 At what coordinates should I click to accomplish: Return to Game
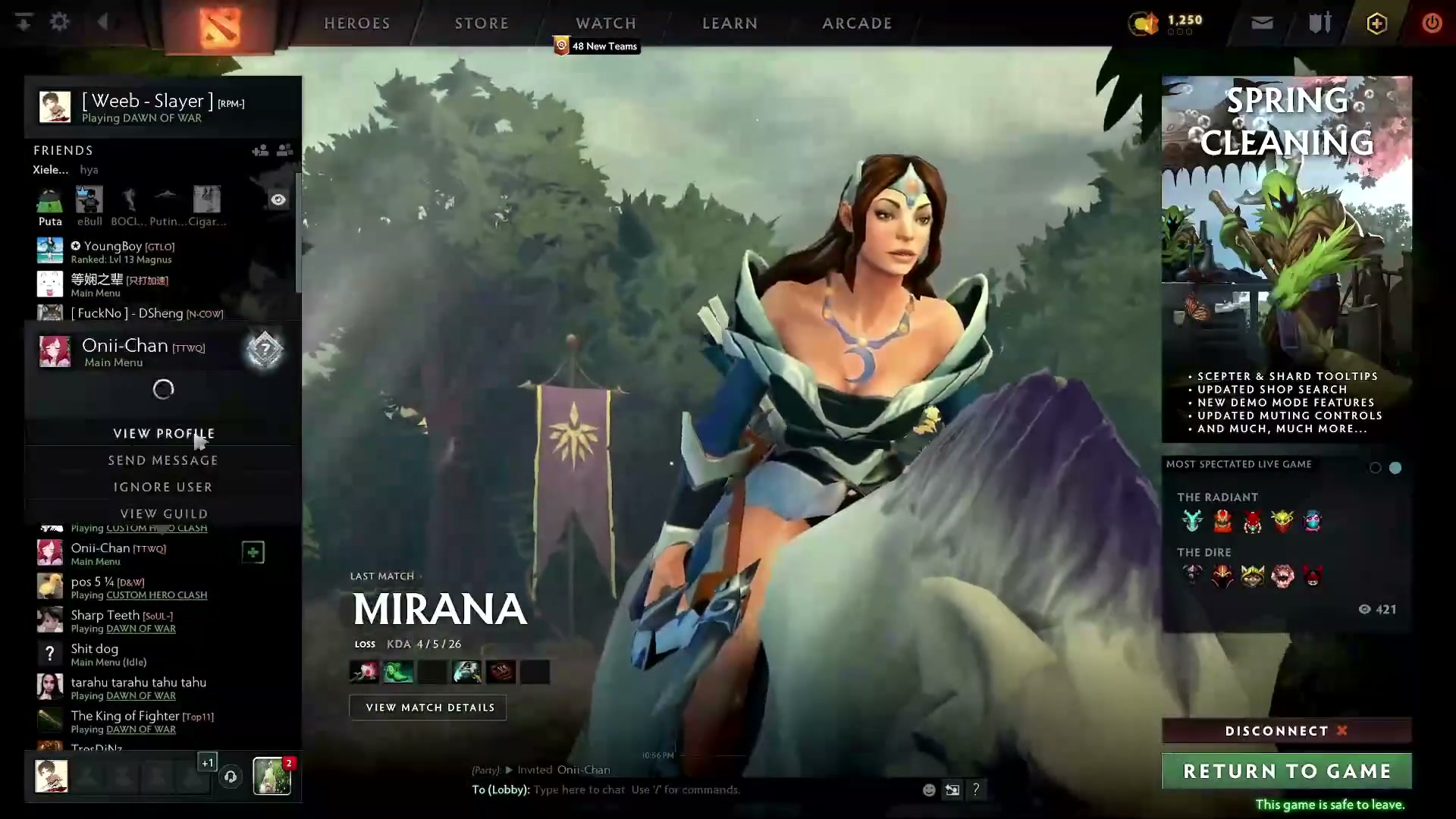(x=1286, y=771)
